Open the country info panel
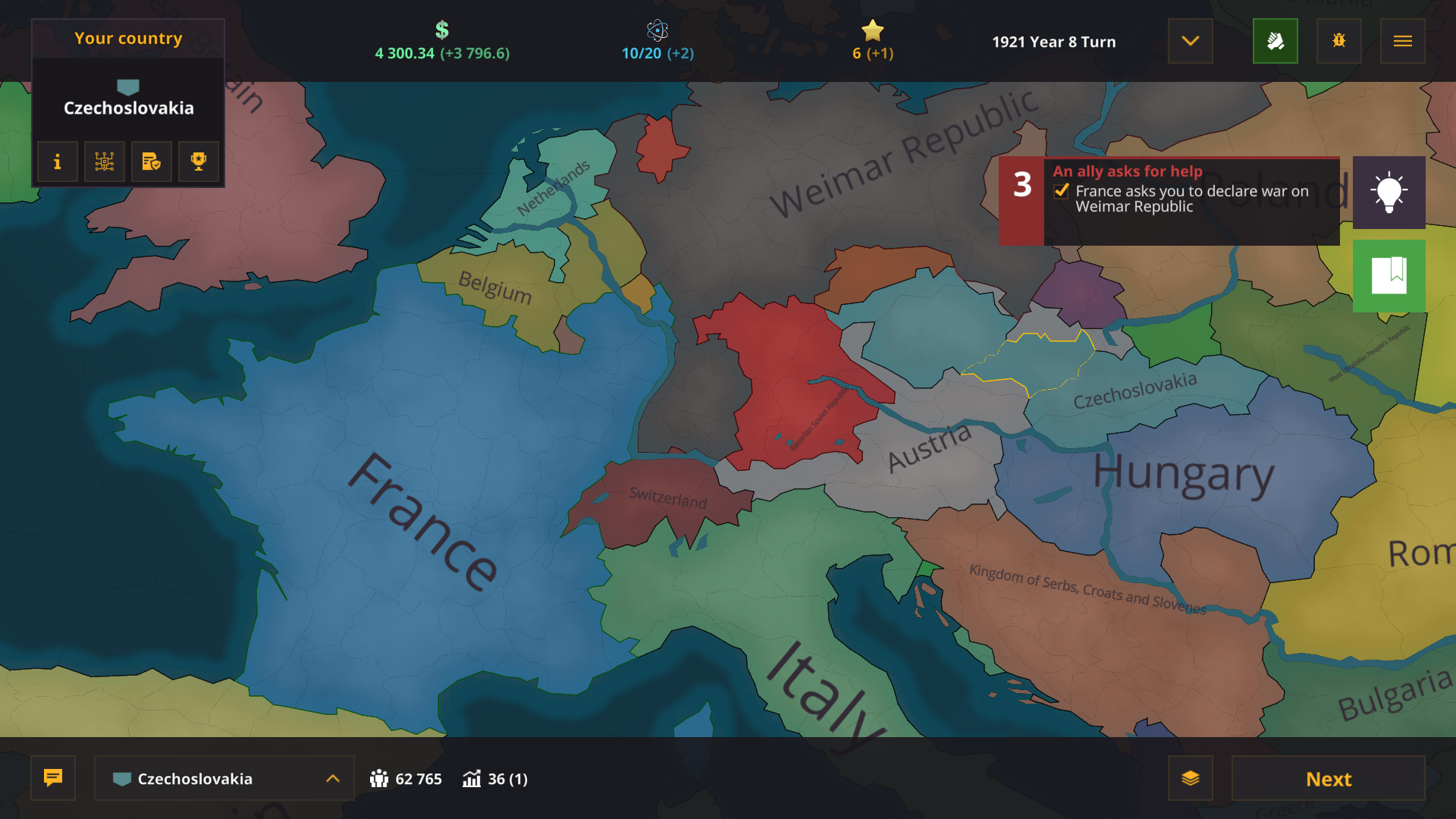Screen dimensions: 1456x819 (57, 162)
